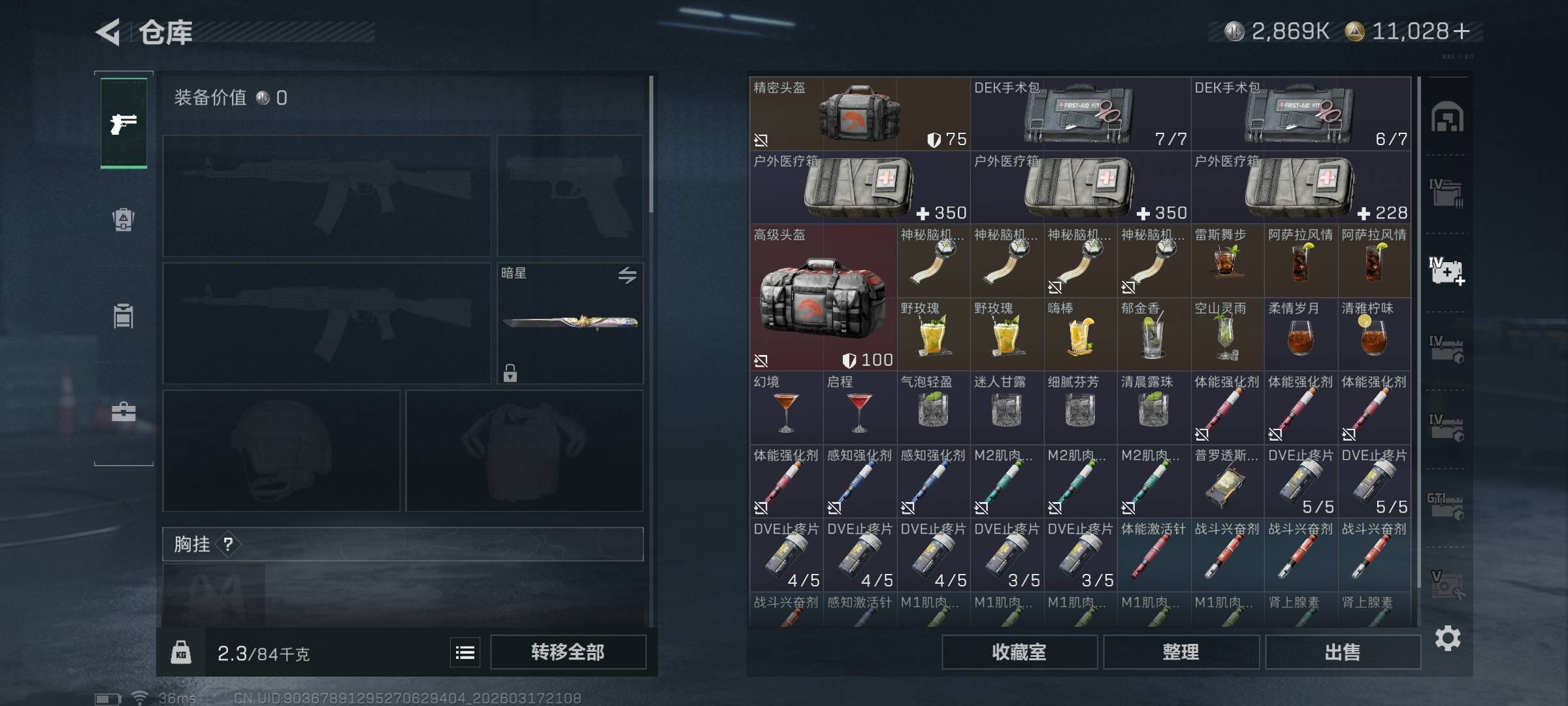
Task: Choose the 雷斯舞步 drink
Action: pyautogui.click(x=1227, y=261)
